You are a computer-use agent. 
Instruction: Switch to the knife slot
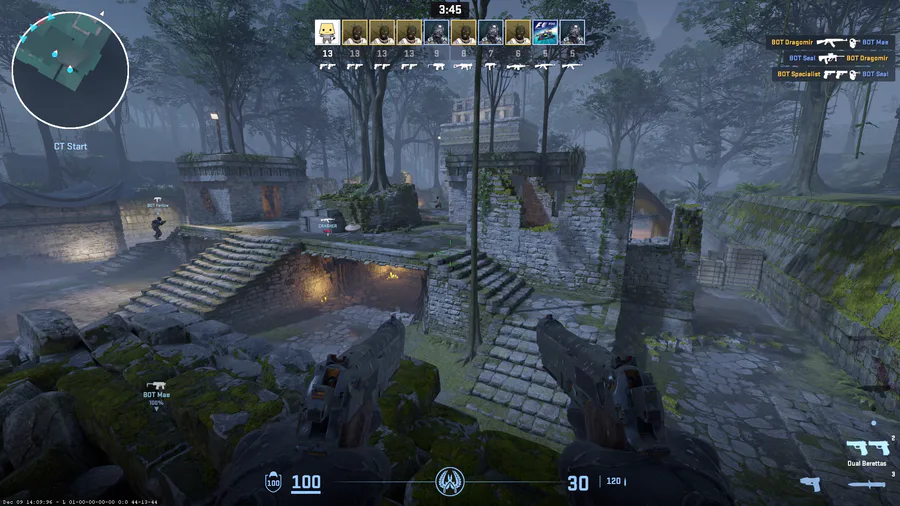(x=866, y=484)
